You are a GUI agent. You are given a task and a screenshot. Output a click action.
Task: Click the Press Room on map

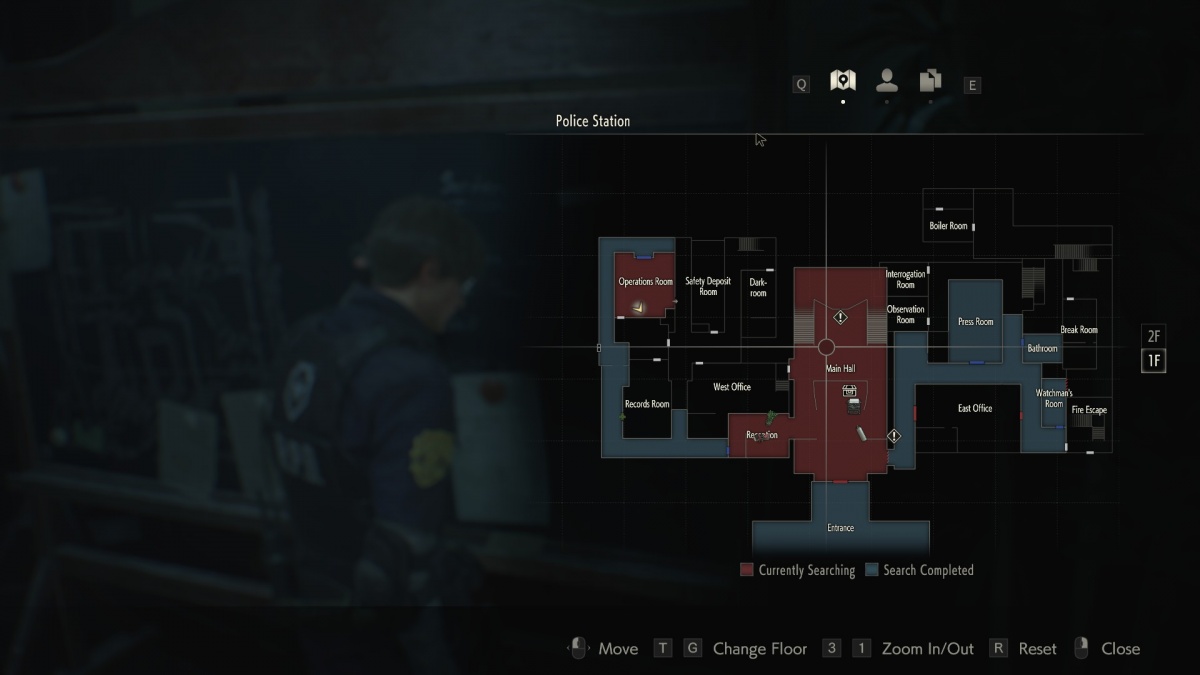pyautogui.click(x=975, y=322)
